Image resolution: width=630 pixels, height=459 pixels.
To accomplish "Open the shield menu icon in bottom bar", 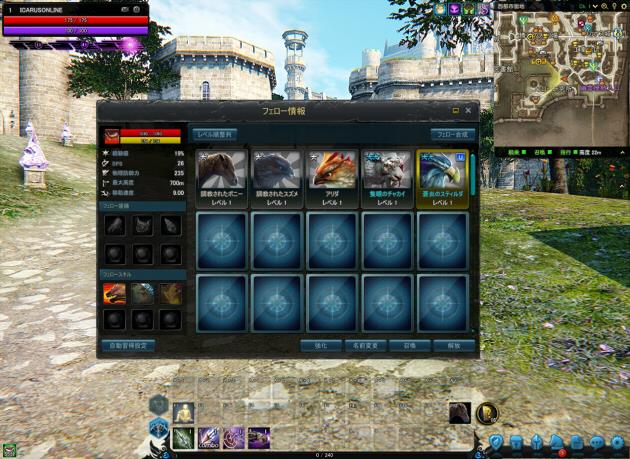I will pyautogui.click(x=496, y=441).
